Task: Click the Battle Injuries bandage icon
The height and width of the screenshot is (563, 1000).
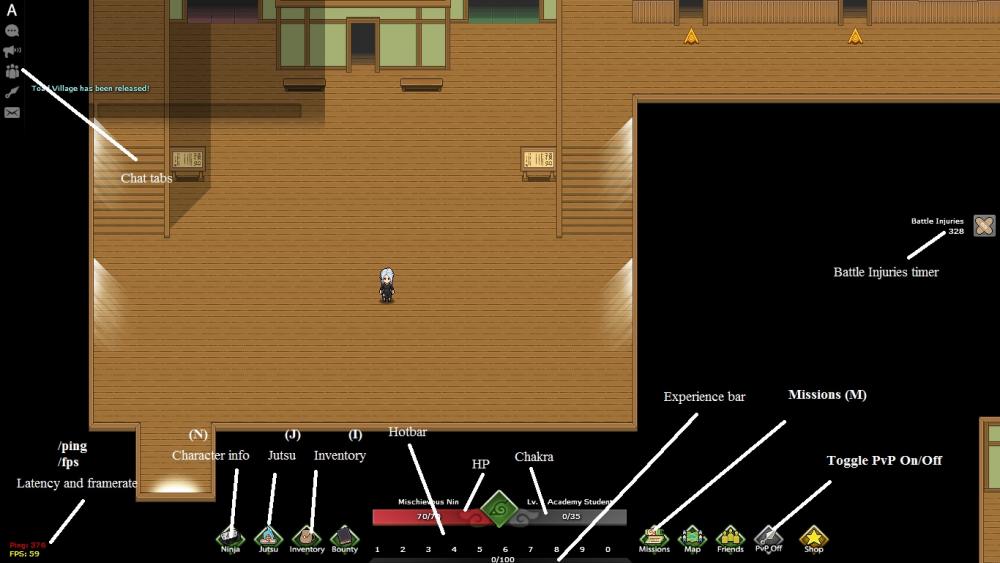Action: tap(984, 226)
